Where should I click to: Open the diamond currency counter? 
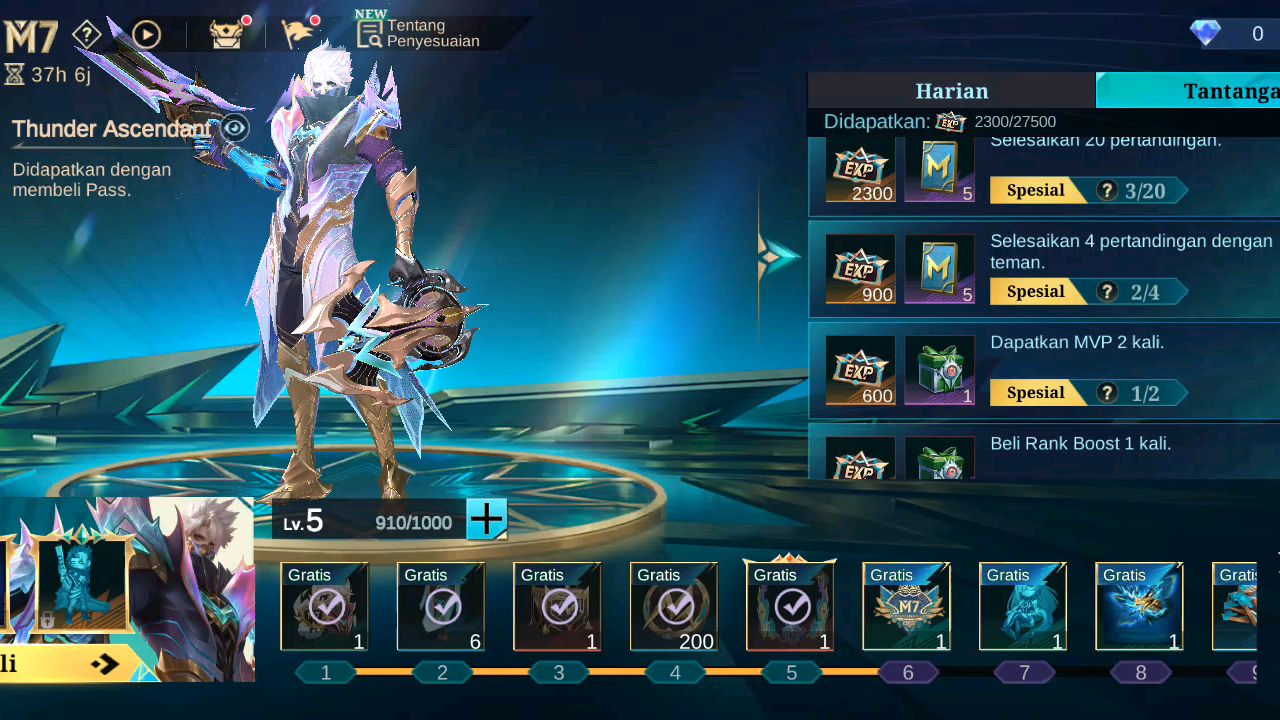(x=1228, y=34)
